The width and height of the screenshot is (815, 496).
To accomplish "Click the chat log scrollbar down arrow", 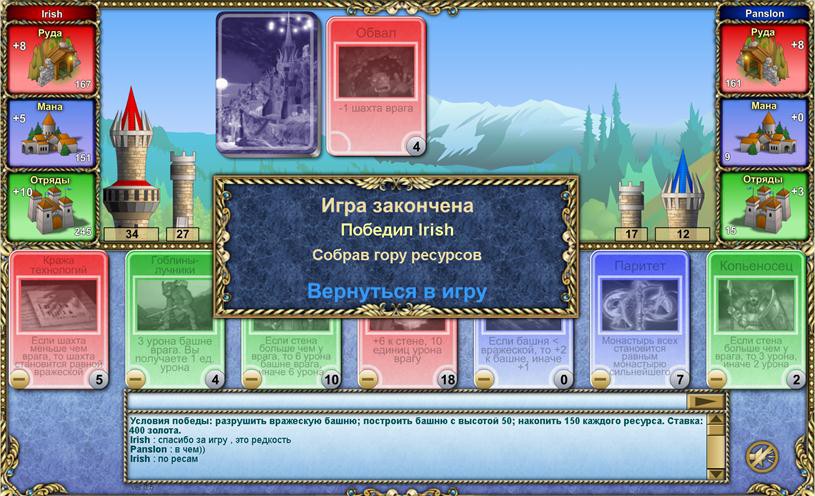I will point(716,474).
